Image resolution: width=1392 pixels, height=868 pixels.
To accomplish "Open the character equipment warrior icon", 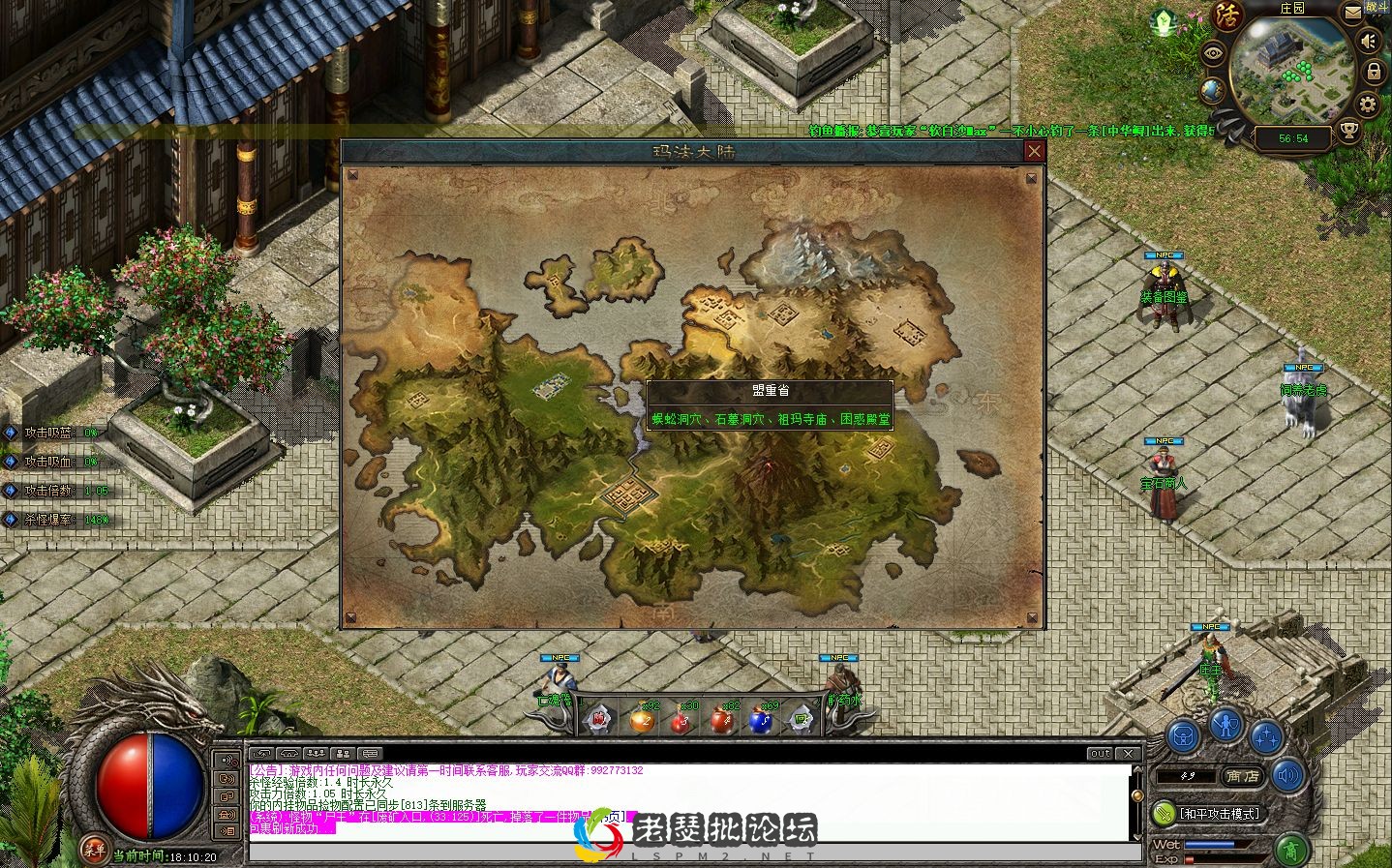I will coord(1226,723).
